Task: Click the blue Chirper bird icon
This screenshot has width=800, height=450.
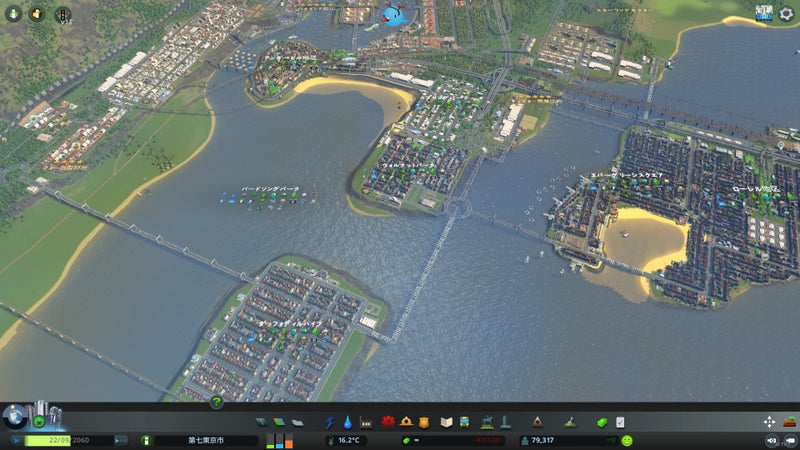Action: pos(391,16)
